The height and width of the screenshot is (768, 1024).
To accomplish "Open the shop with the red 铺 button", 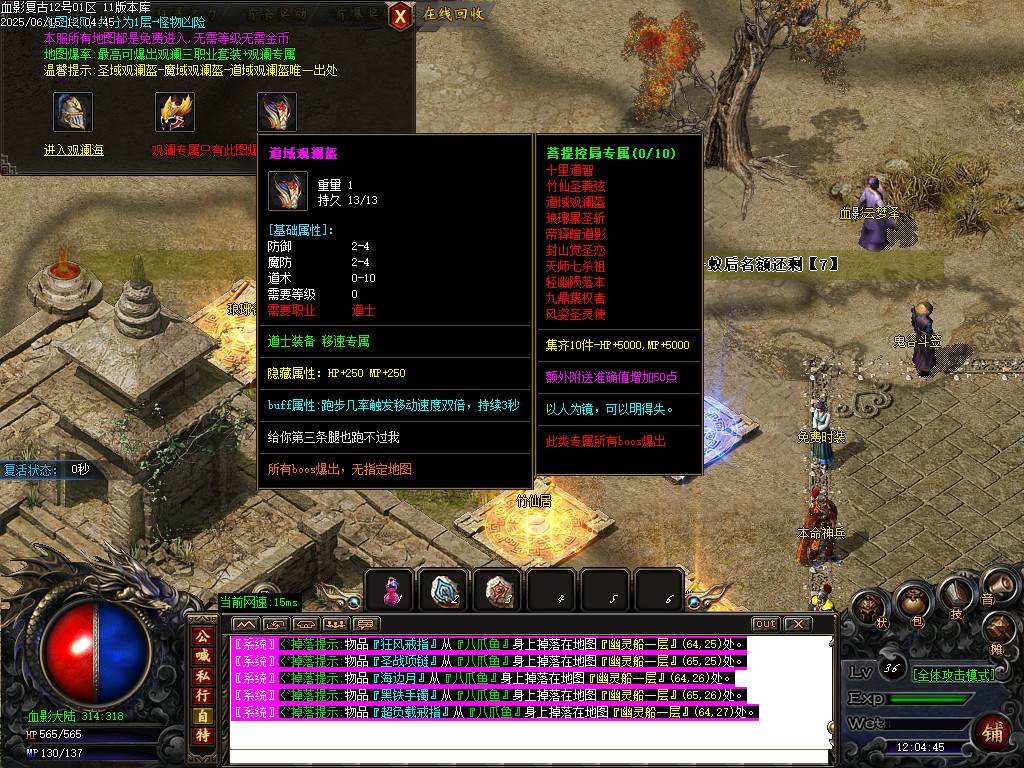I will pyautogui.click(x=993, y=732).
